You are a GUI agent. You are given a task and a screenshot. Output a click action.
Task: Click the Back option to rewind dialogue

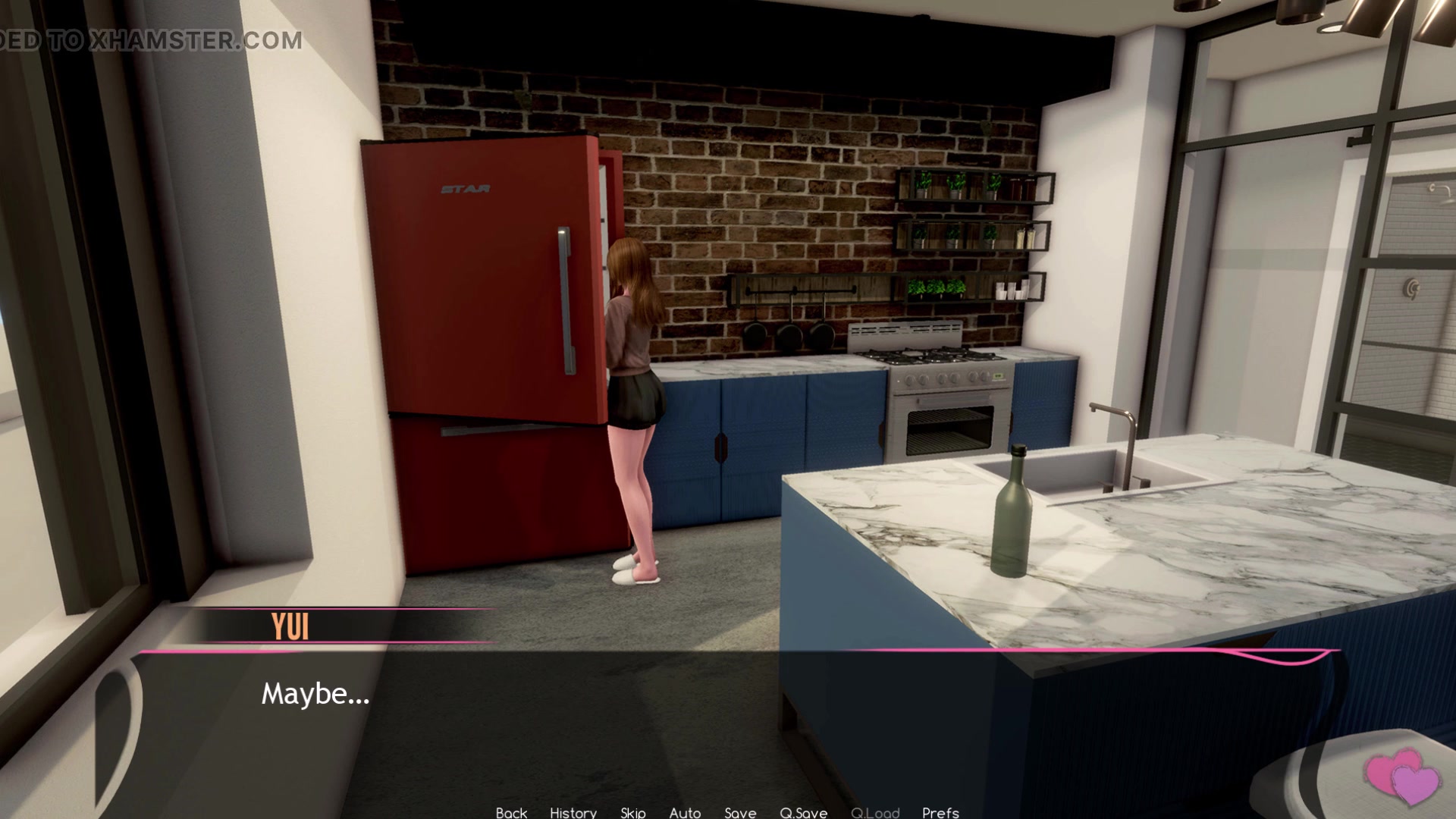click(x=511, y=812)
